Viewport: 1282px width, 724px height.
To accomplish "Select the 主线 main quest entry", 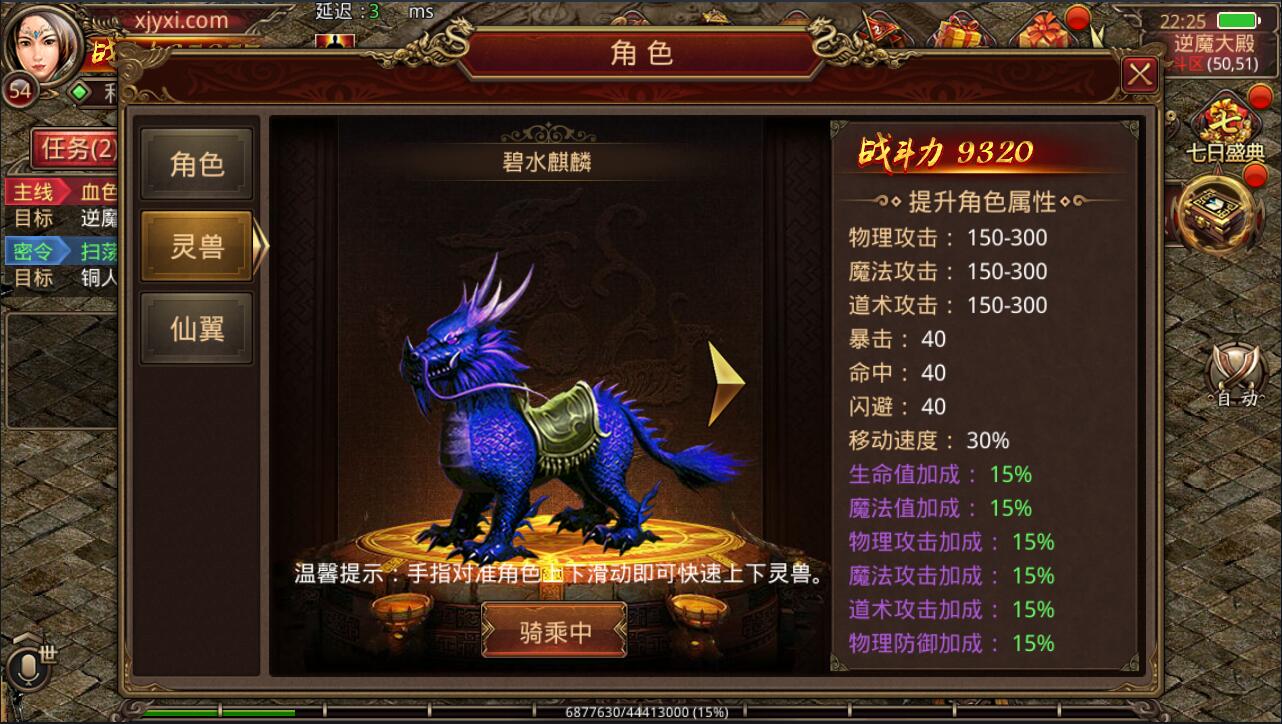I will click(x=34, y=192).
